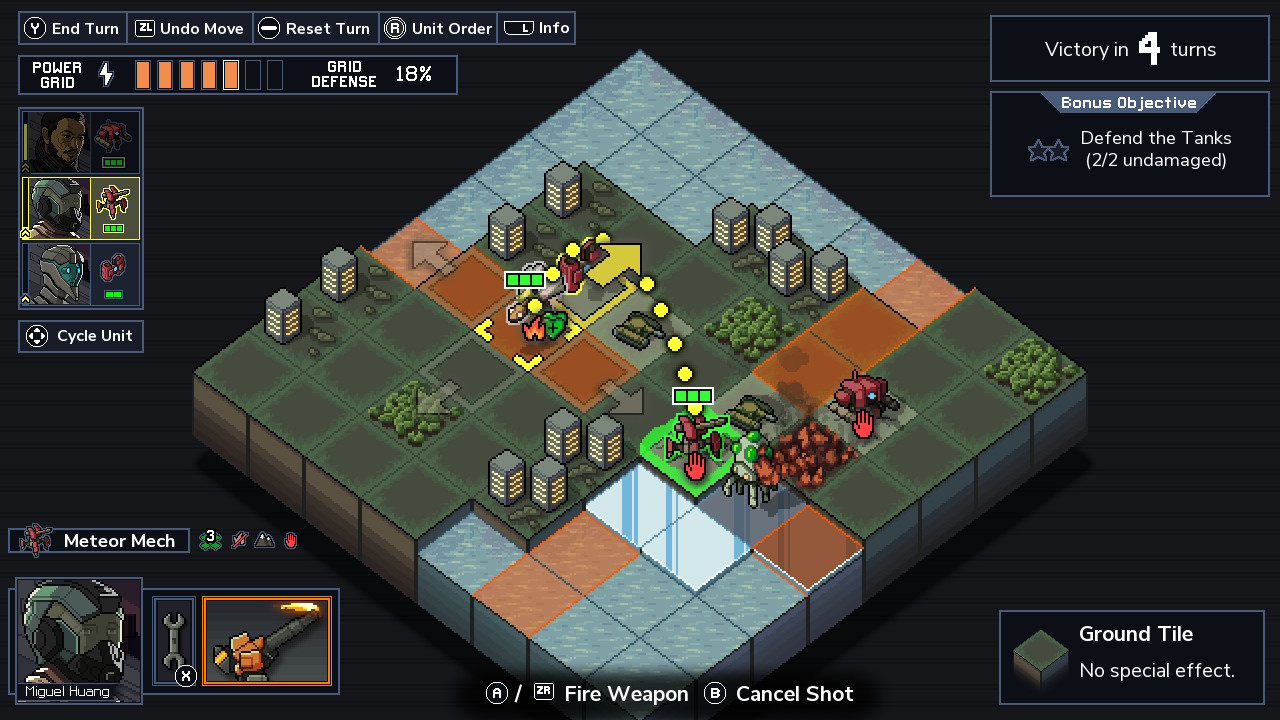Choose the repair wrench action
Screen dimensions: 1280x720
(173, 641)
